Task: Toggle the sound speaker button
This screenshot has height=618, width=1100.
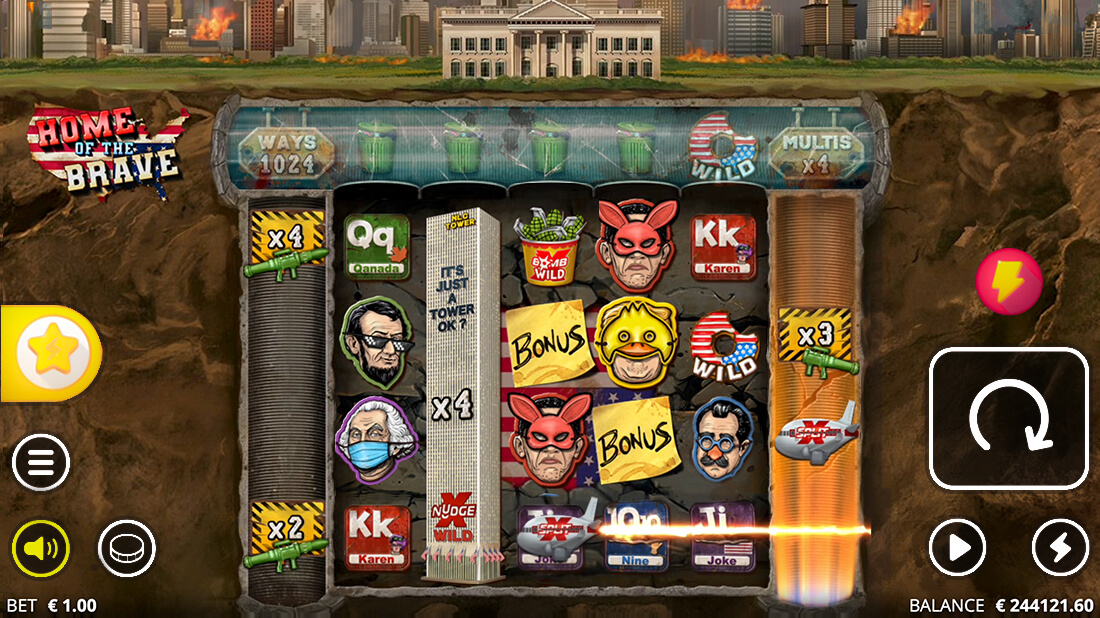Action: tap(41, 548)
